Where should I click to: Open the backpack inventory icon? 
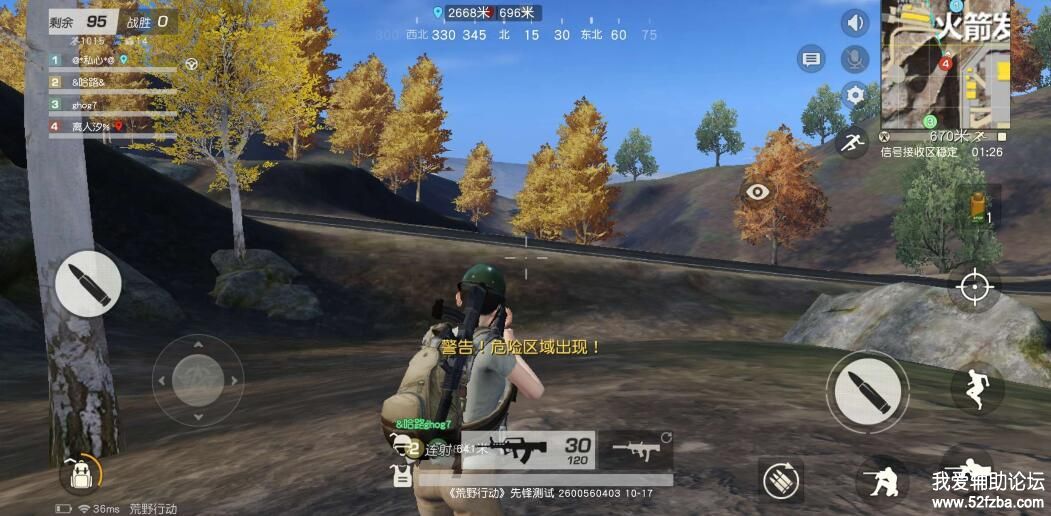[x=78, y=474]
